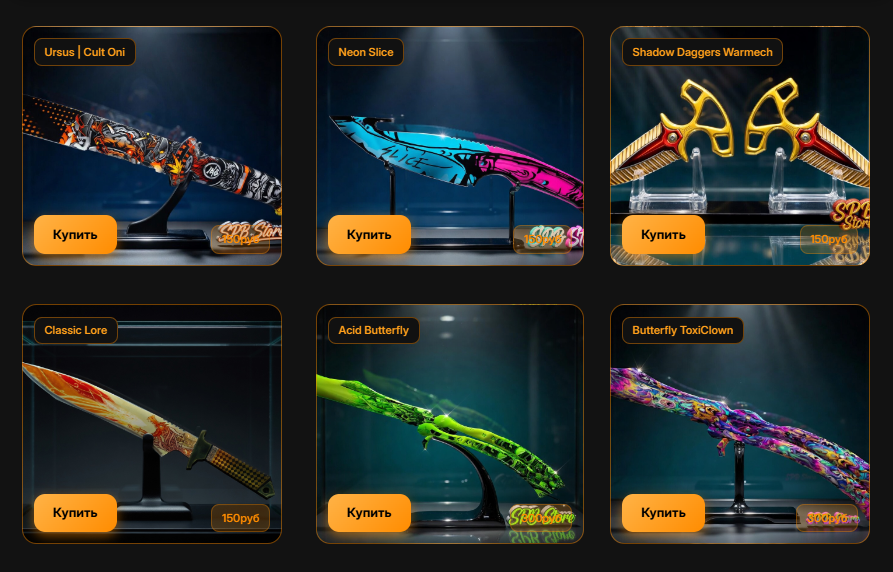Select the Butterfly ToxiClown name tag
Screen dimensions: 893x572
pos(682,330)
